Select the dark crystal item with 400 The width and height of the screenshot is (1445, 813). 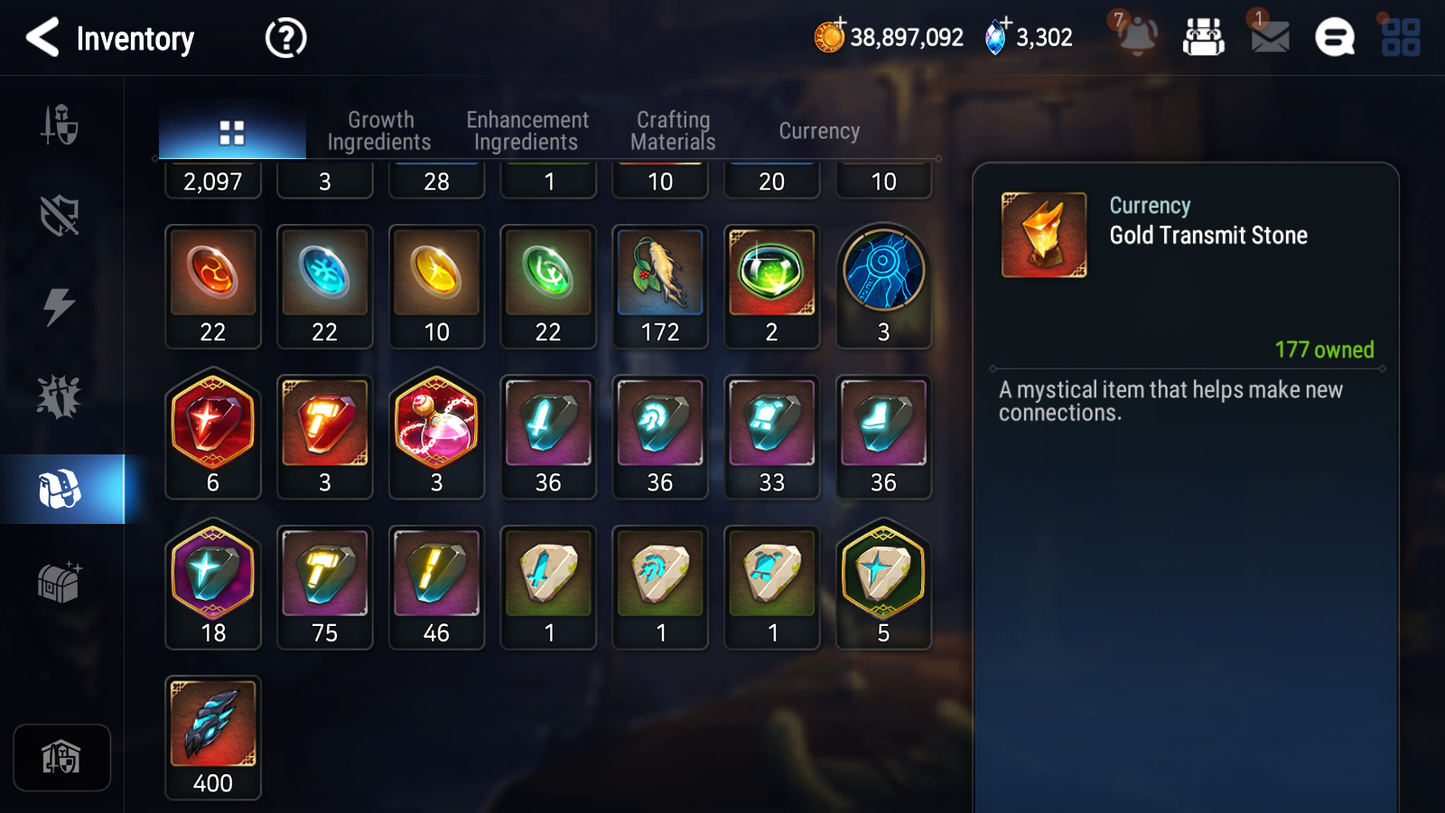(x=213, y=737)
